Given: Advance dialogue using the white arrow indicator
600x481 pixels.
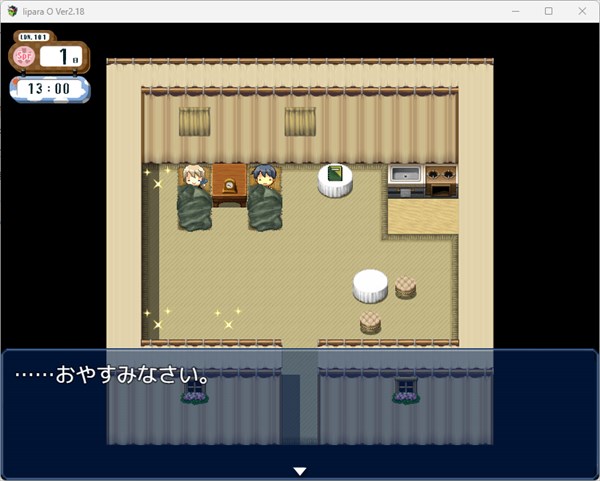Looking at the screenshot, I should (x=299, y=471).
